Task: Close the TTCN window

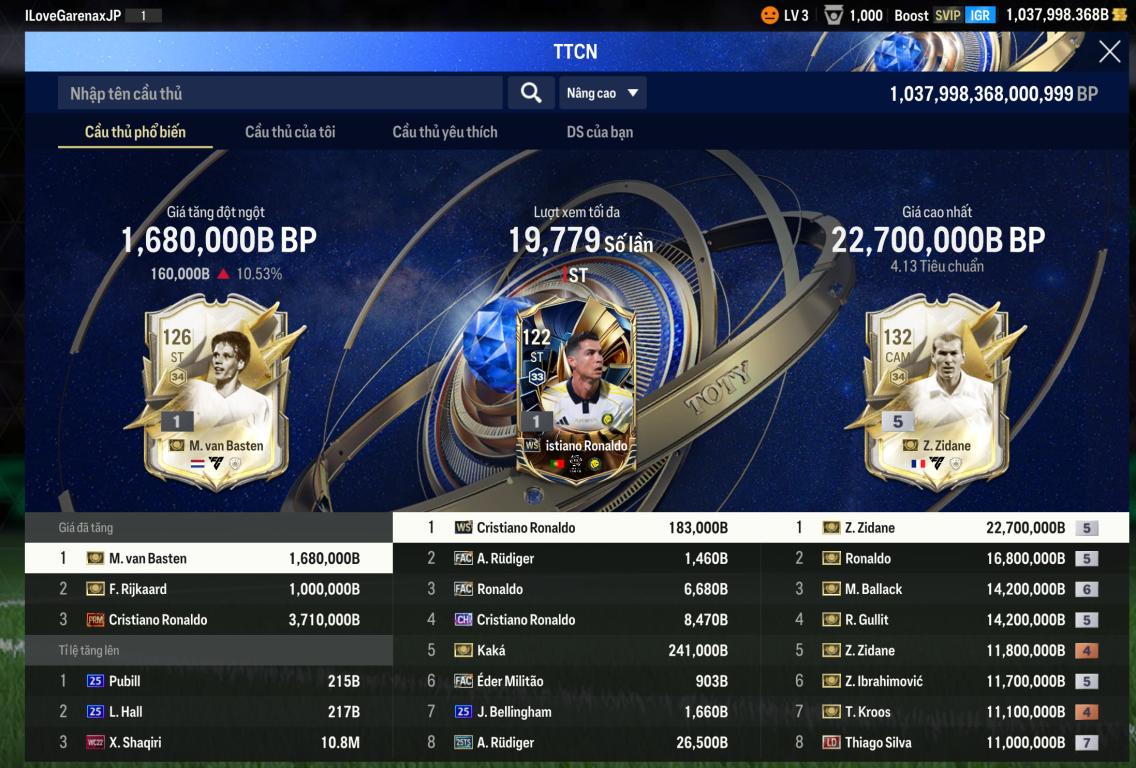Action: point(1109,52)
